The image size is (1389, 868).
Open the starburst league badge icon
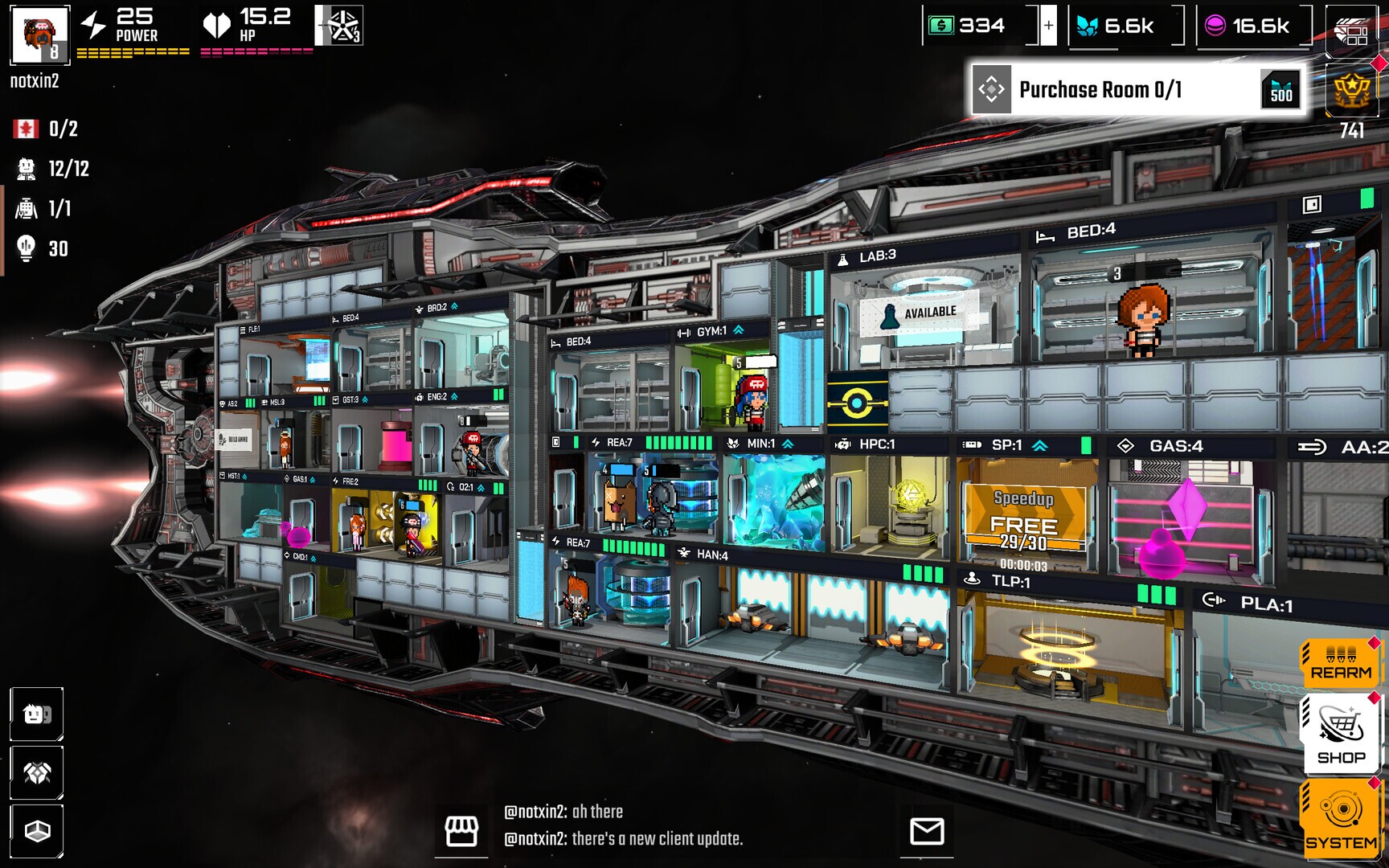point(340,26)
